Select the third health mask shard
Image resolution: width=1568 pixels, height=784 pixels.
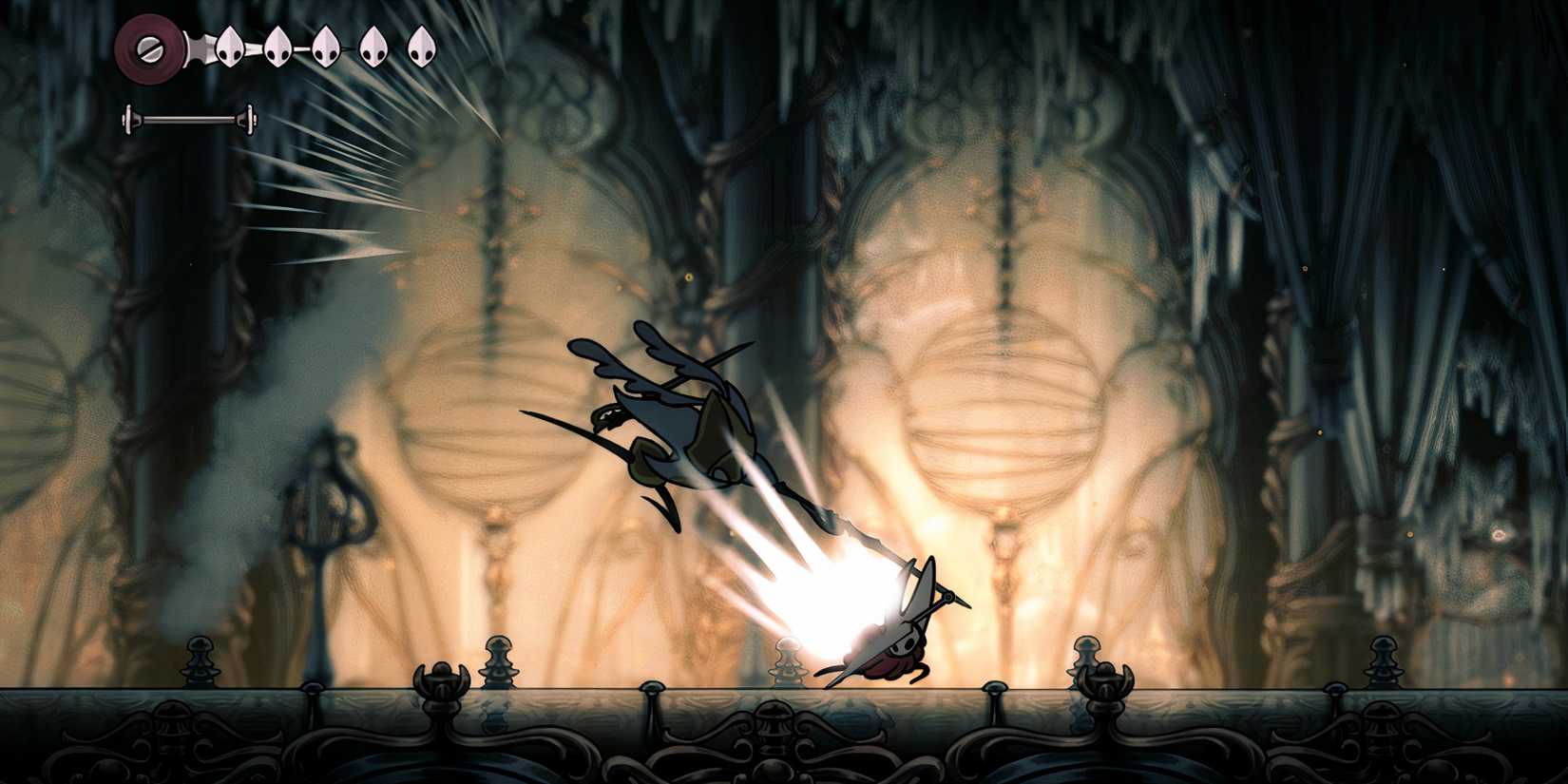click(325, 48)
